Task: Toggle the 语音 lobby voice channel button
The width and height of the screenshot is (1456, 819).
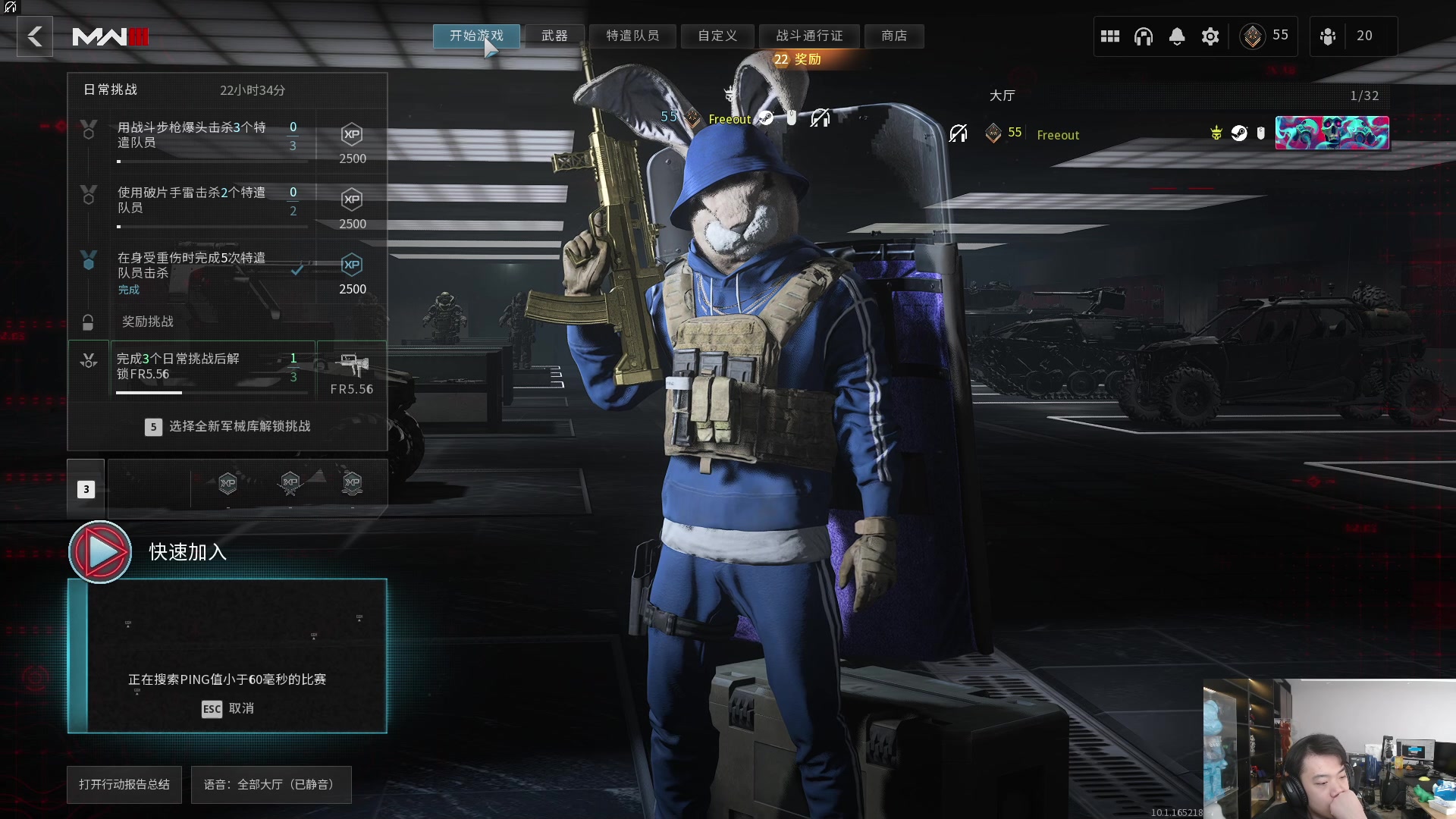Action: 271,784
